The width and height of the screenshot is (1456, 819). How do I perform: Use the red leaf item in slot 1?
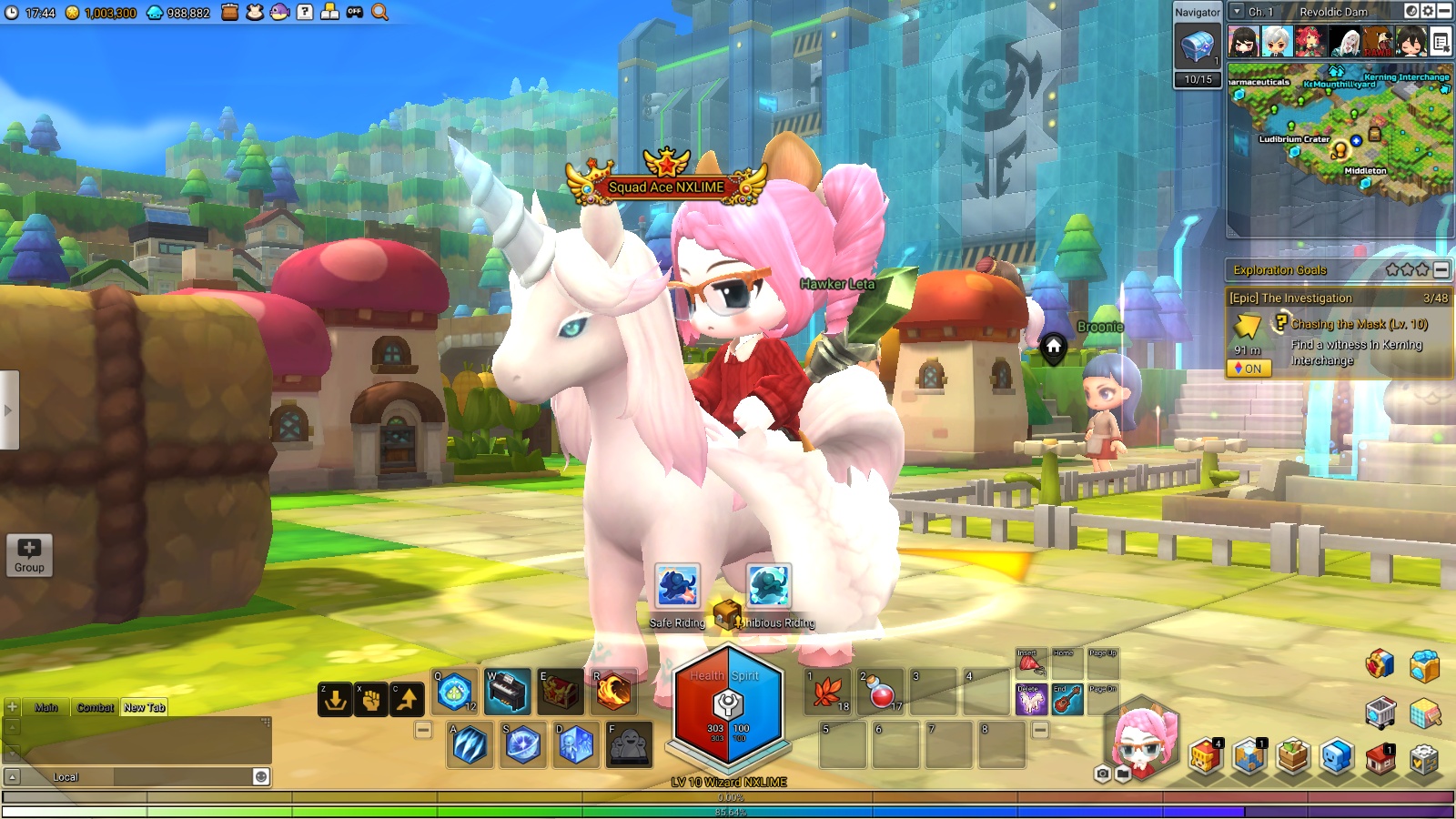(827, 692)
